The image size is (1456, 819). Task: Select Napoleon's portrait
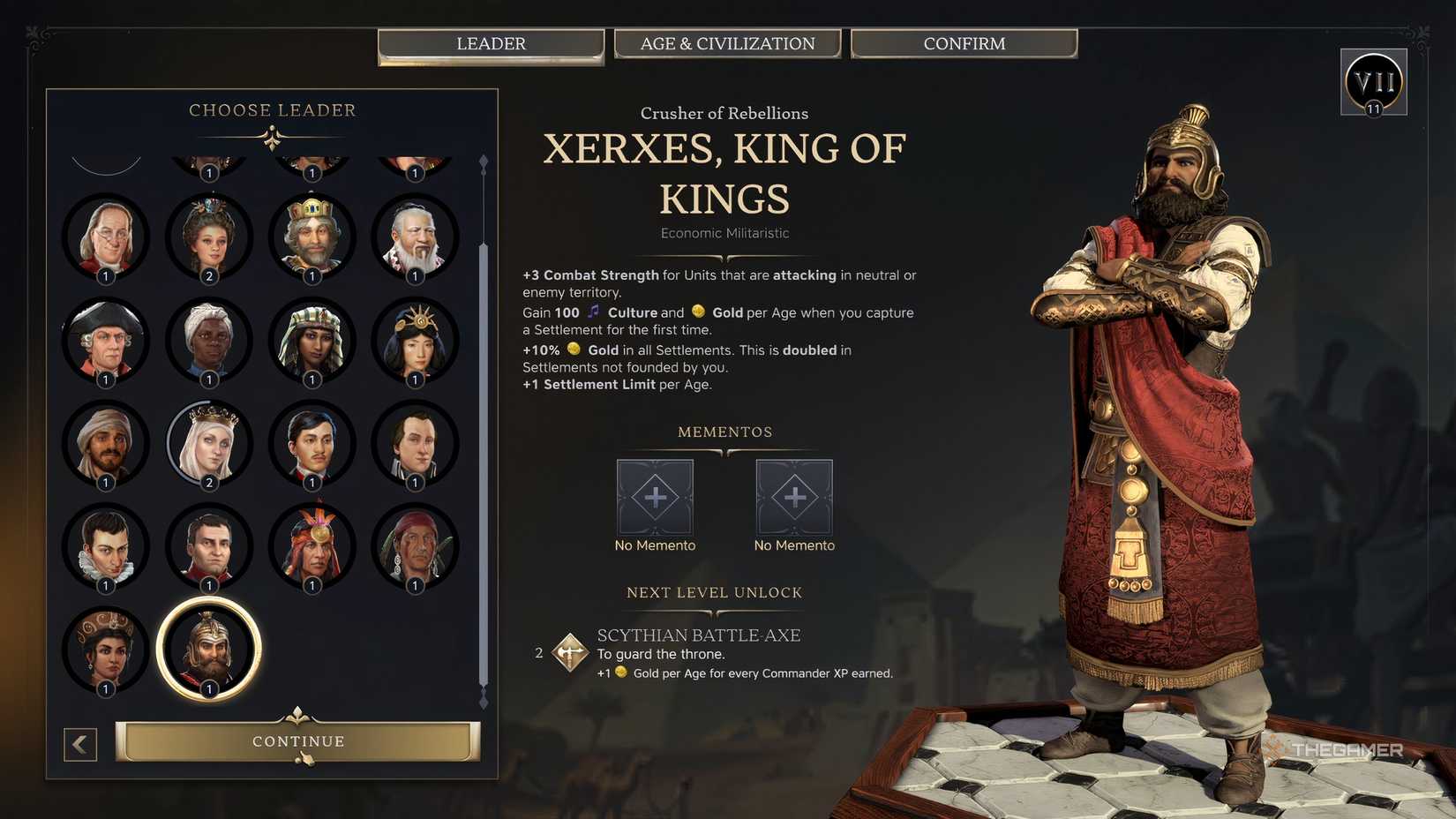[209, 547]
